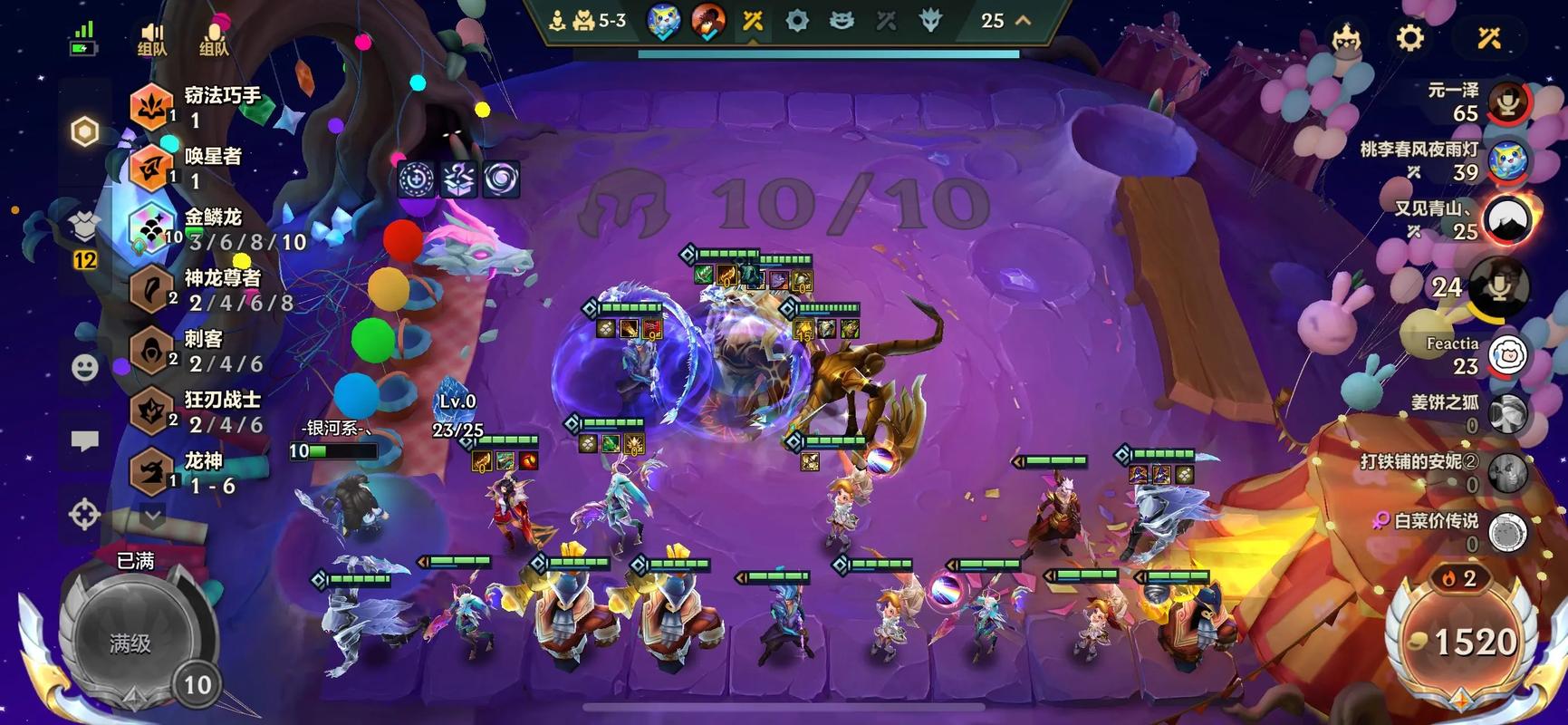1568x725 pixels.
Task: Select player Feactia in the scoreboard
Action: (x=1507, y=355)
